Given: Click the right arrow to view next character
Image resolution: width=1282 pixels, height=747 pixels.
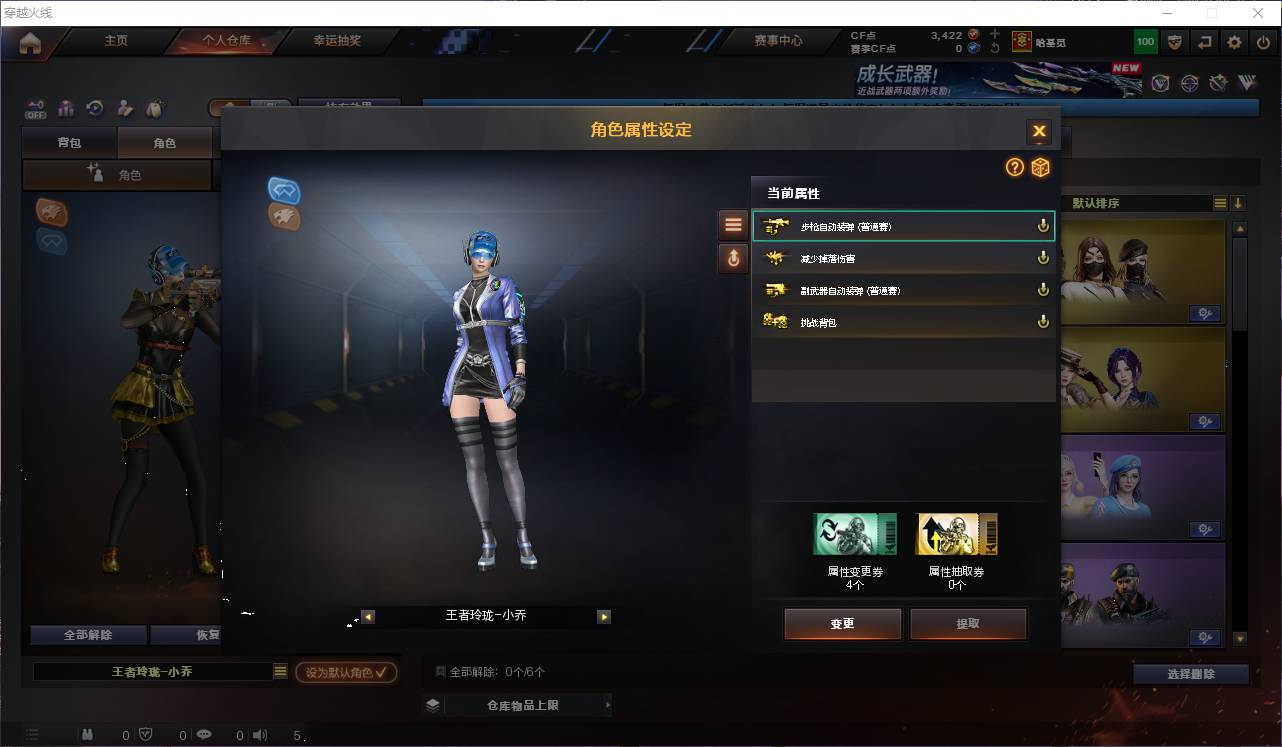Looking at the screenshot, I should pyautogui.click(x=604, y=618).
